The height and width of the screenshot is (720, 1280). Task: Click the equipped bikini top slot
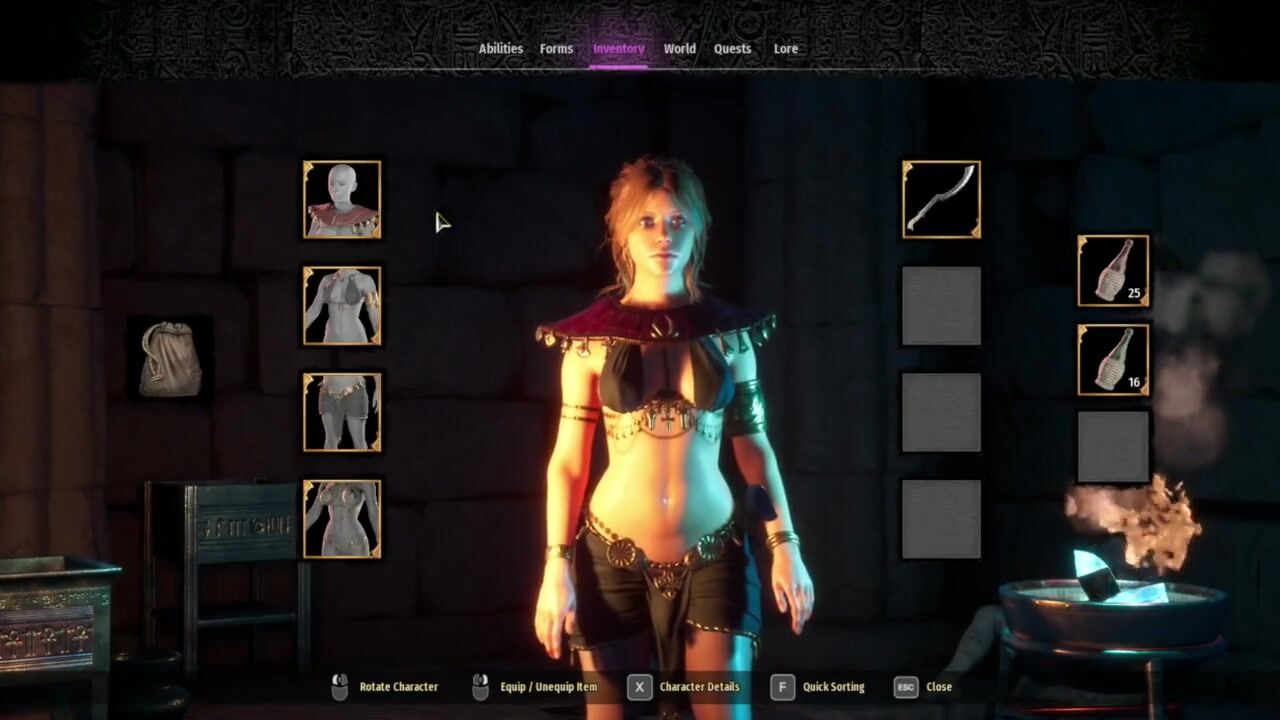[342, 306]
